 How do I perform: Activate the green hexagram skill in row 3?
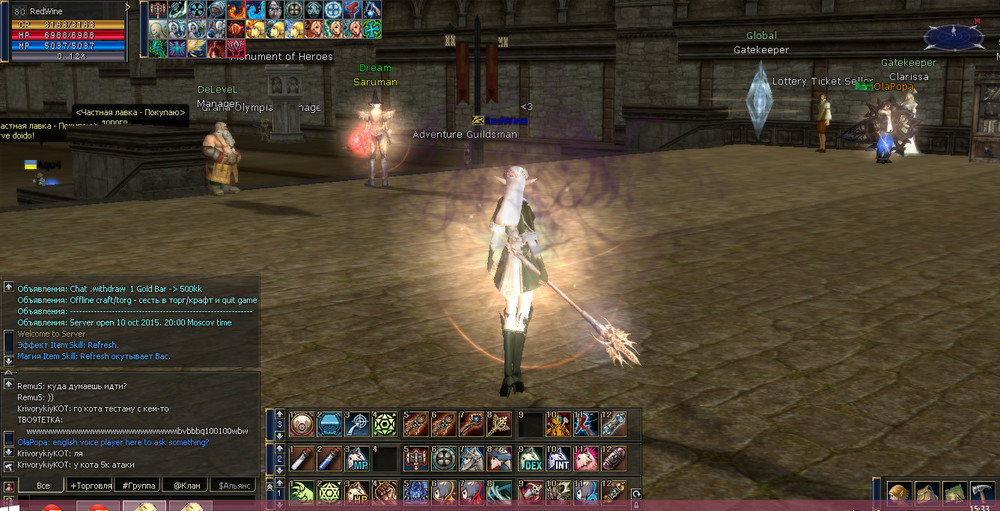[x=385, y=425]
